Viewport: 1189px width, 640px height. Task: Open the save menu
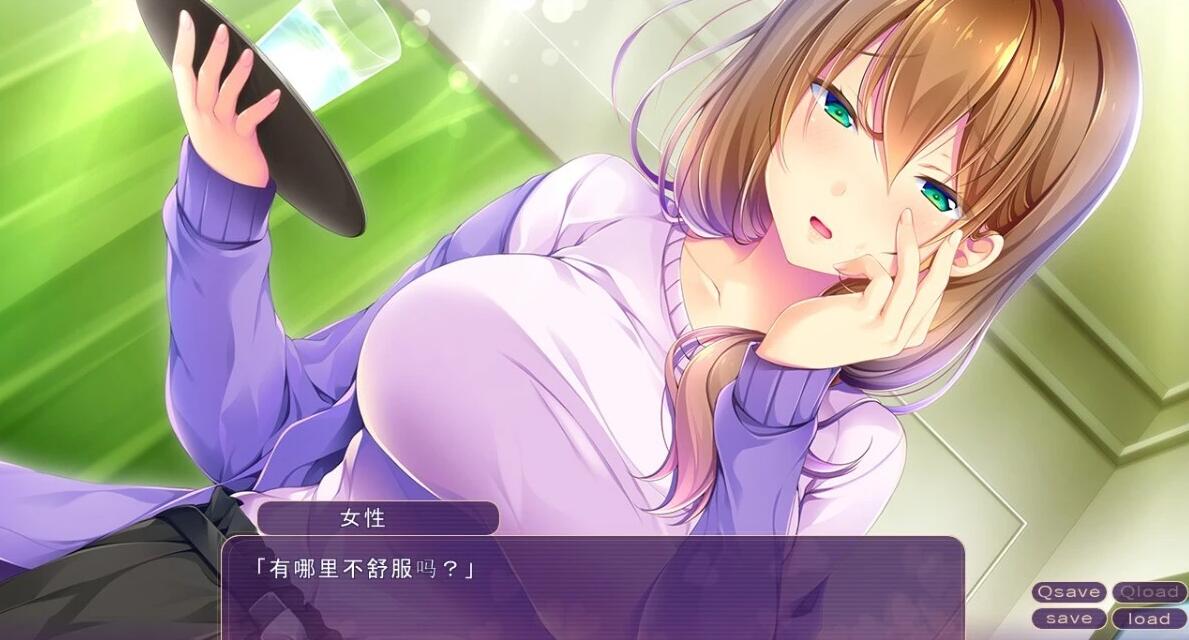pyautogui.click(x=1069, y=618)
